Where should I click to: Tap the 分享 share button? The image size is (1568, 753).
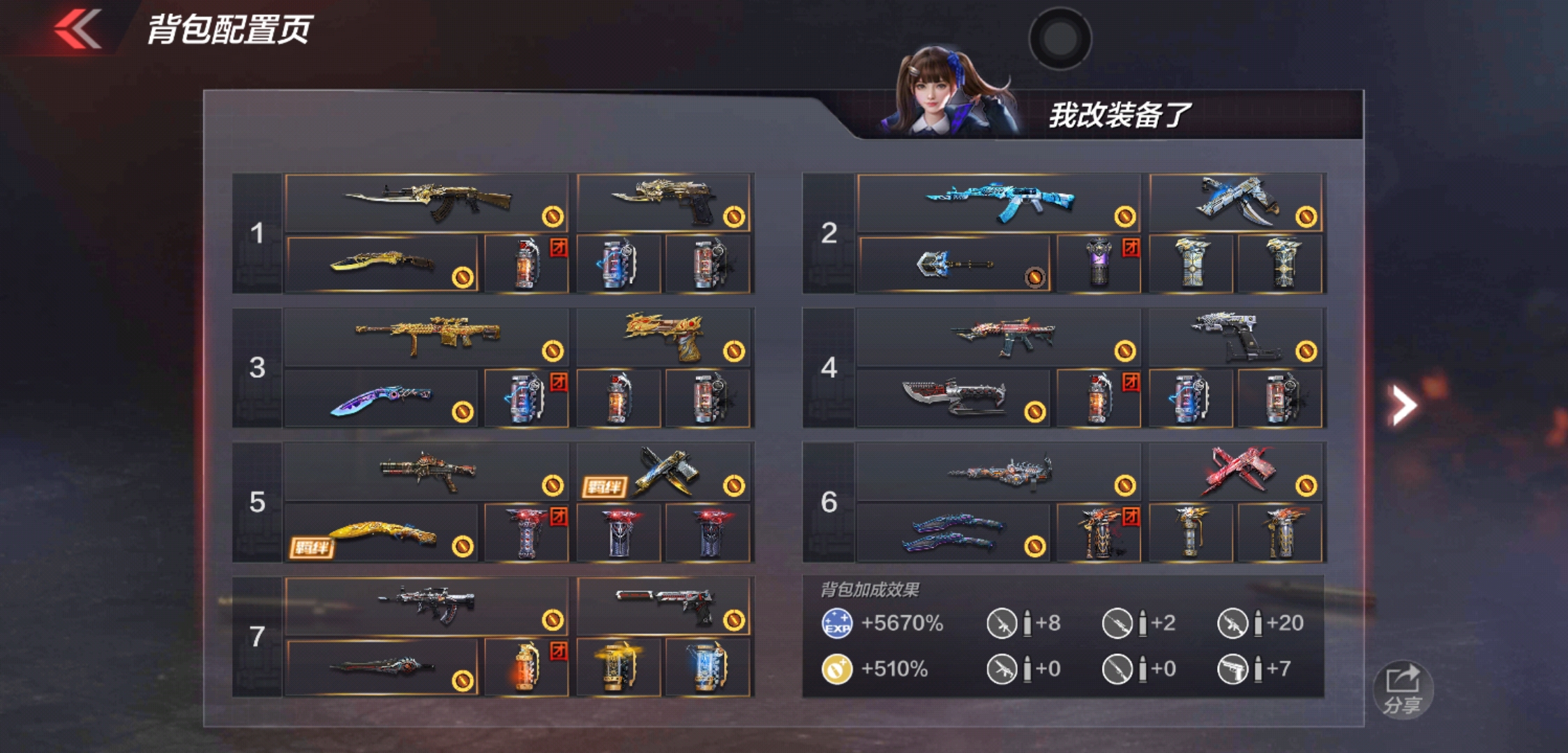(1403, 689)
